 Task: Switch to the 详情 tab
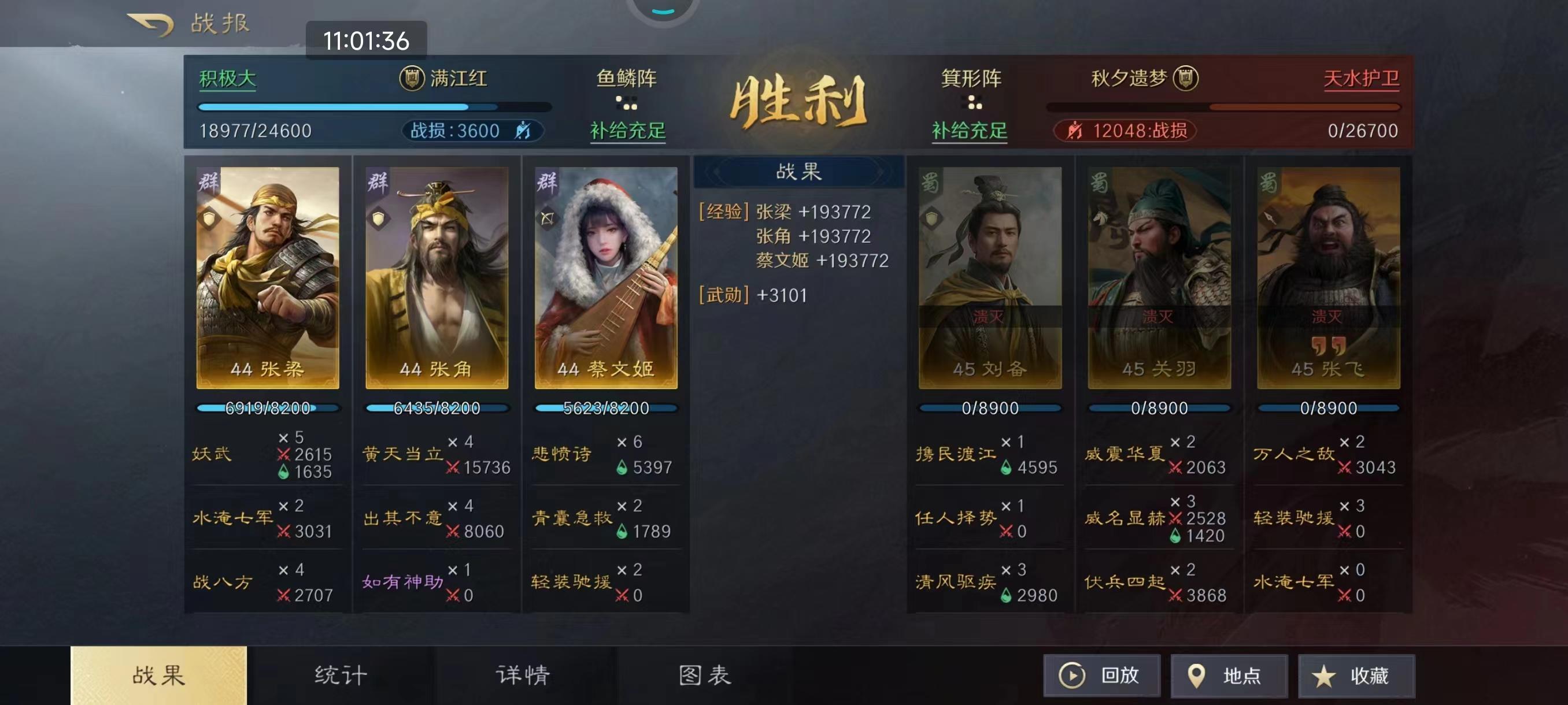click(522, 673)
